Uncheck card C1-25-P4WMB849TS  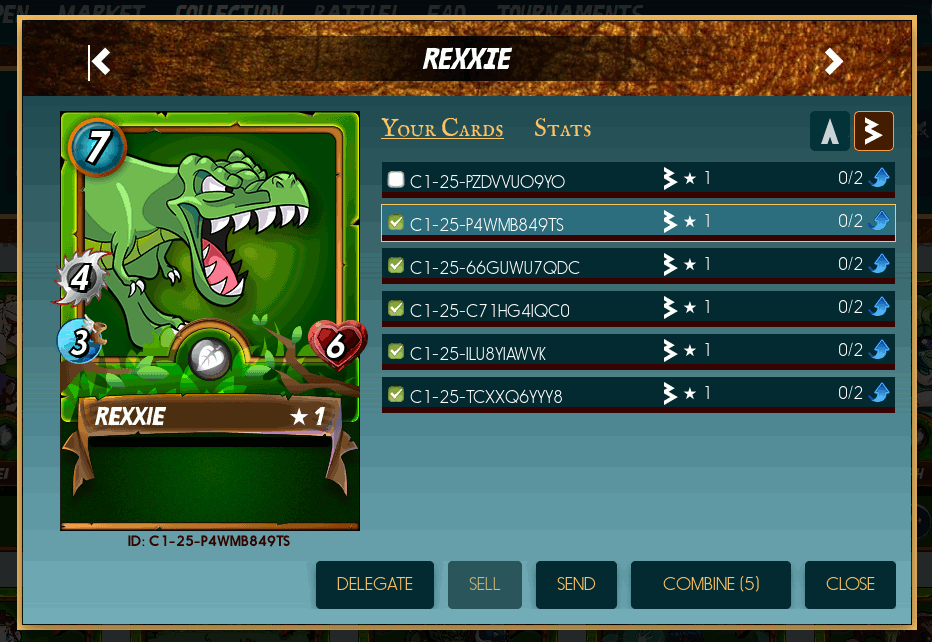396,223
